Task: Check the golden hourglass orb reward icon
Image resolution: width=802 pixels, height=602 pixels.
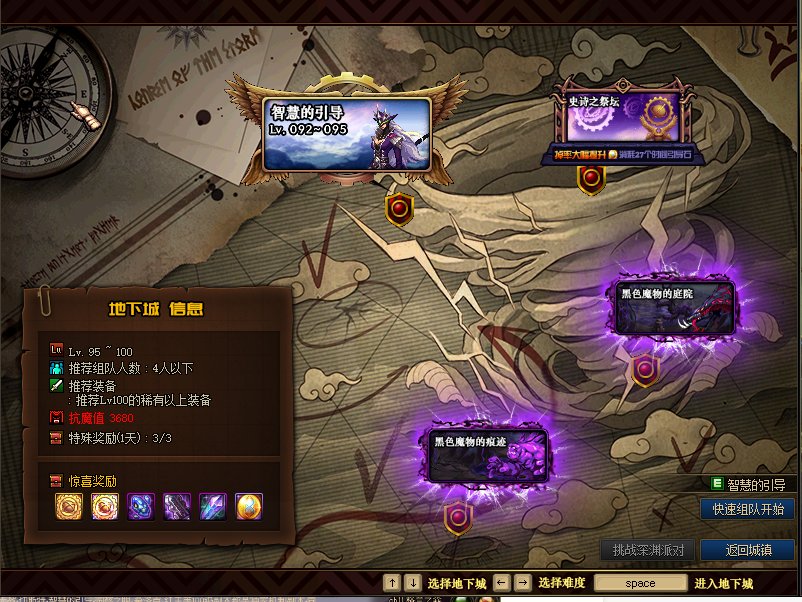Action: (x=249, y=507)
